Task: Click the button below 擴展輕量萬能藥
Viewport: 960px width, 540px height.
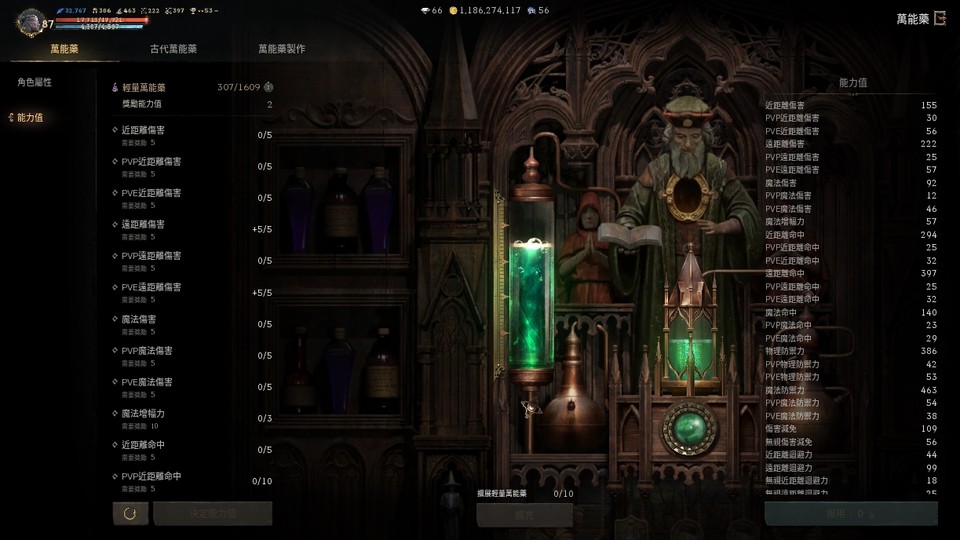Action: (524, 514)
